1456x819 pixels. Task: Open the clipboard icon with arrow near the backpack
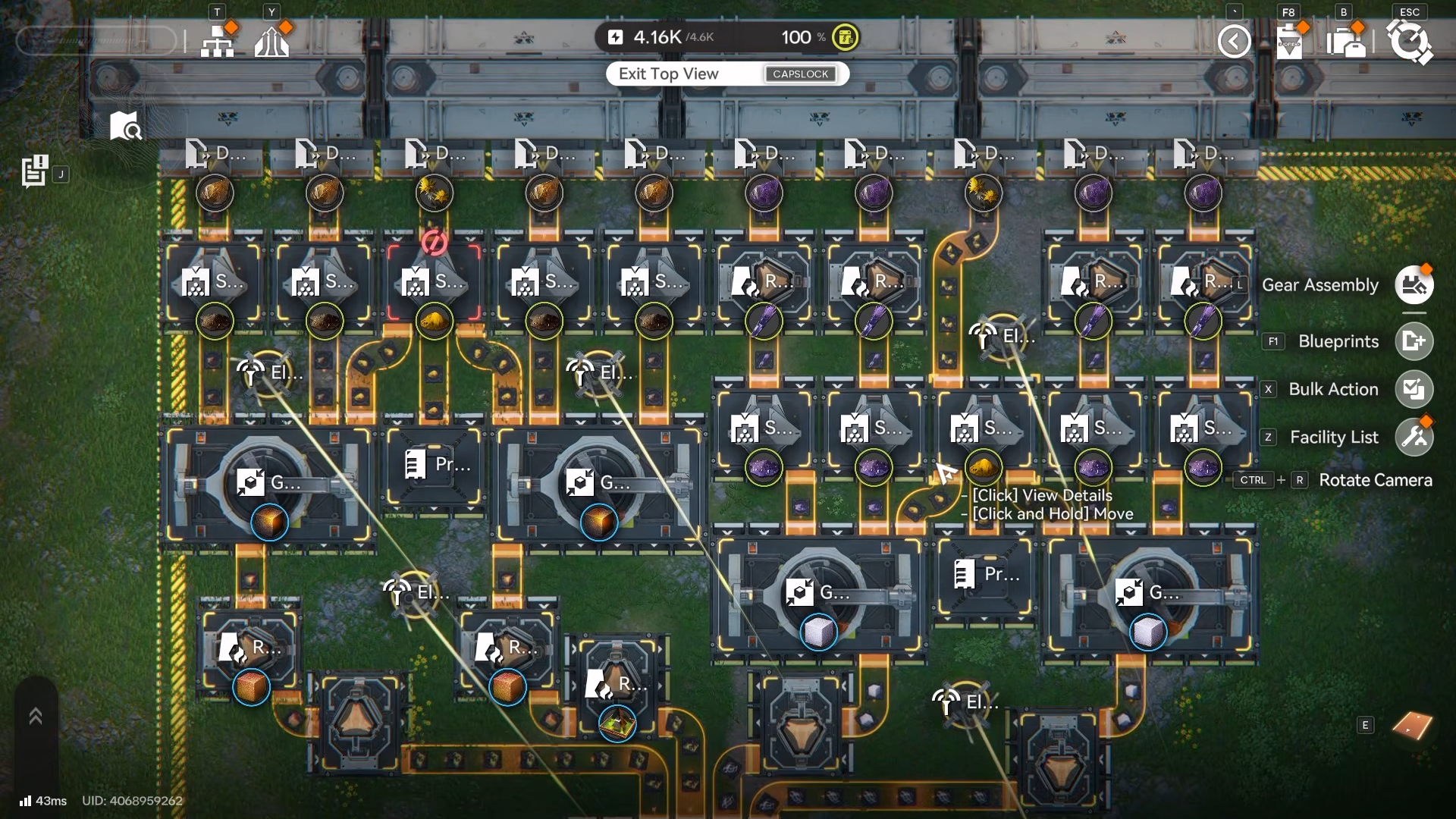pos(1289,41)
